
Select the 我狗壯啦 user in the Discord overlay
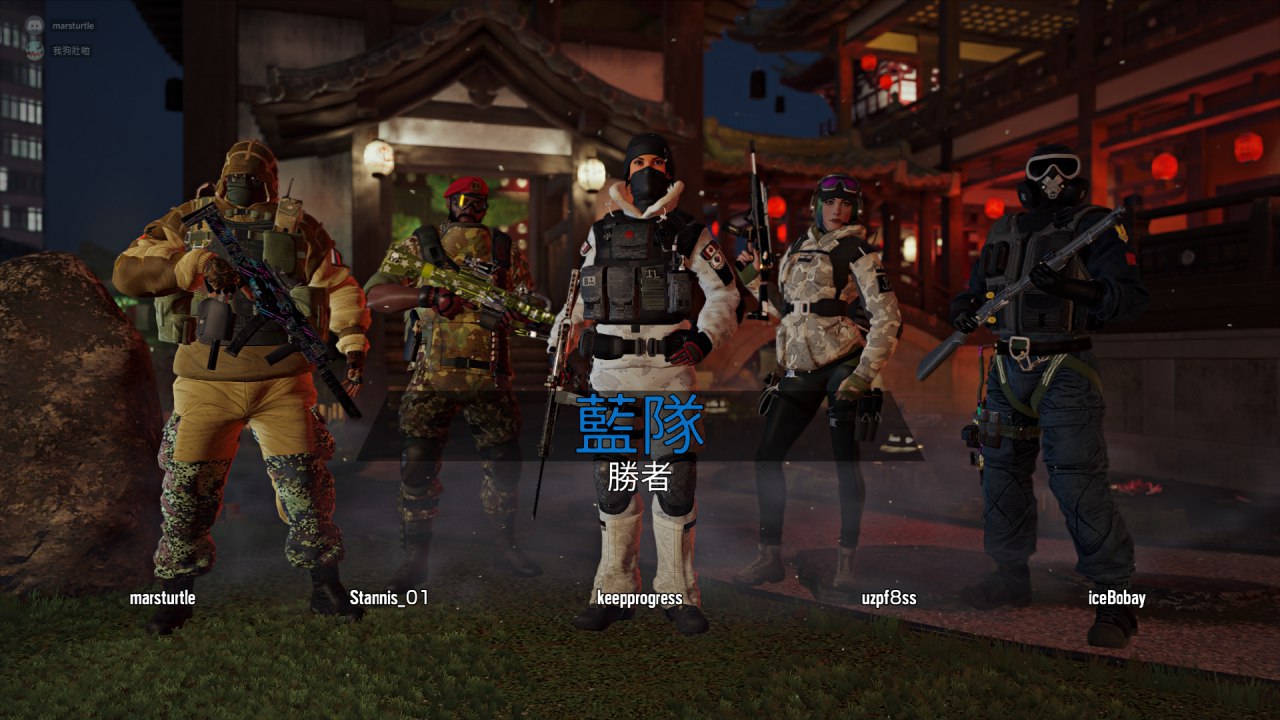[71, 50]
